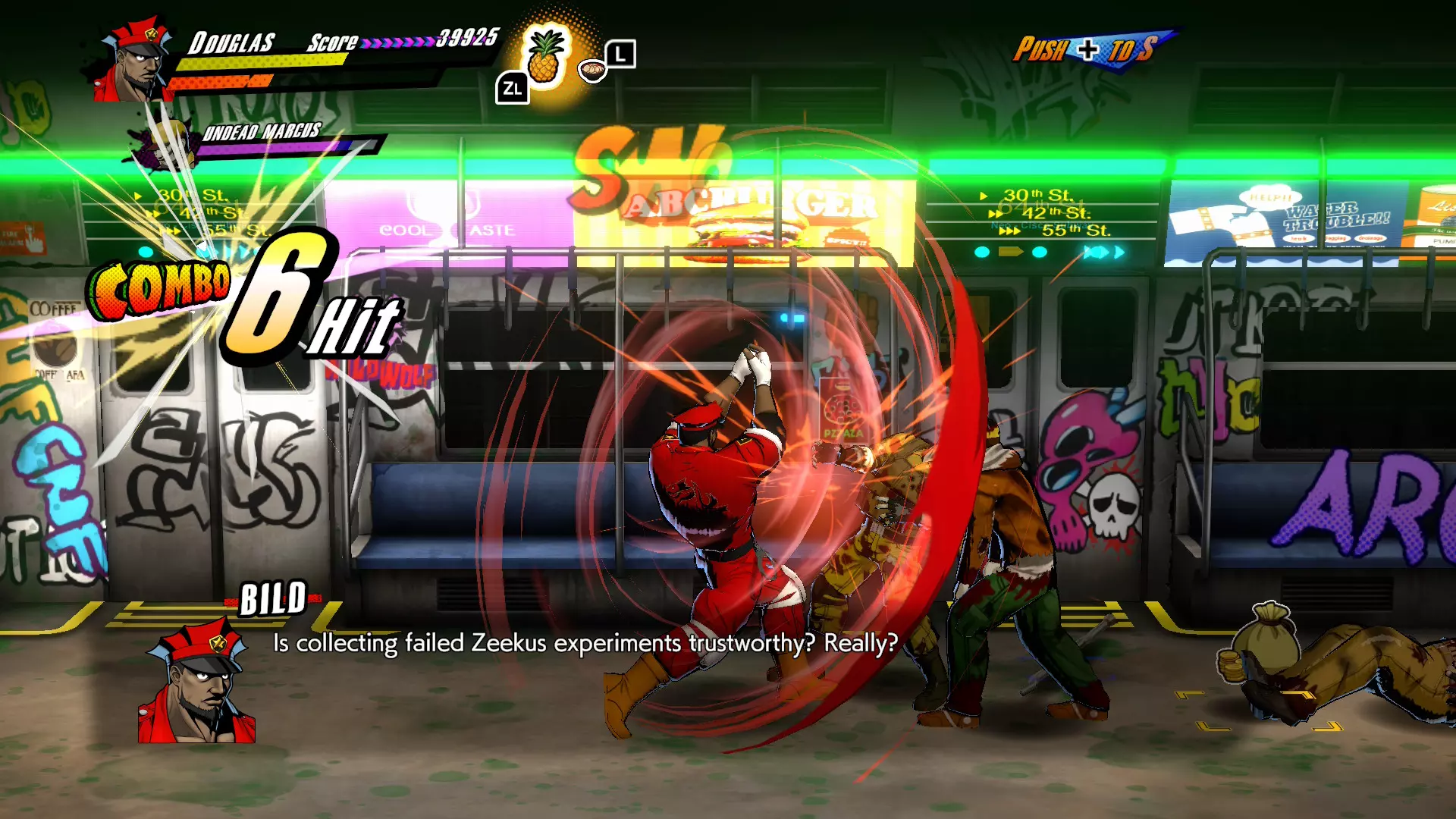The image size is (1456, 819).
Task: Click Douglas's player portrait
Action: coord(135,62)
